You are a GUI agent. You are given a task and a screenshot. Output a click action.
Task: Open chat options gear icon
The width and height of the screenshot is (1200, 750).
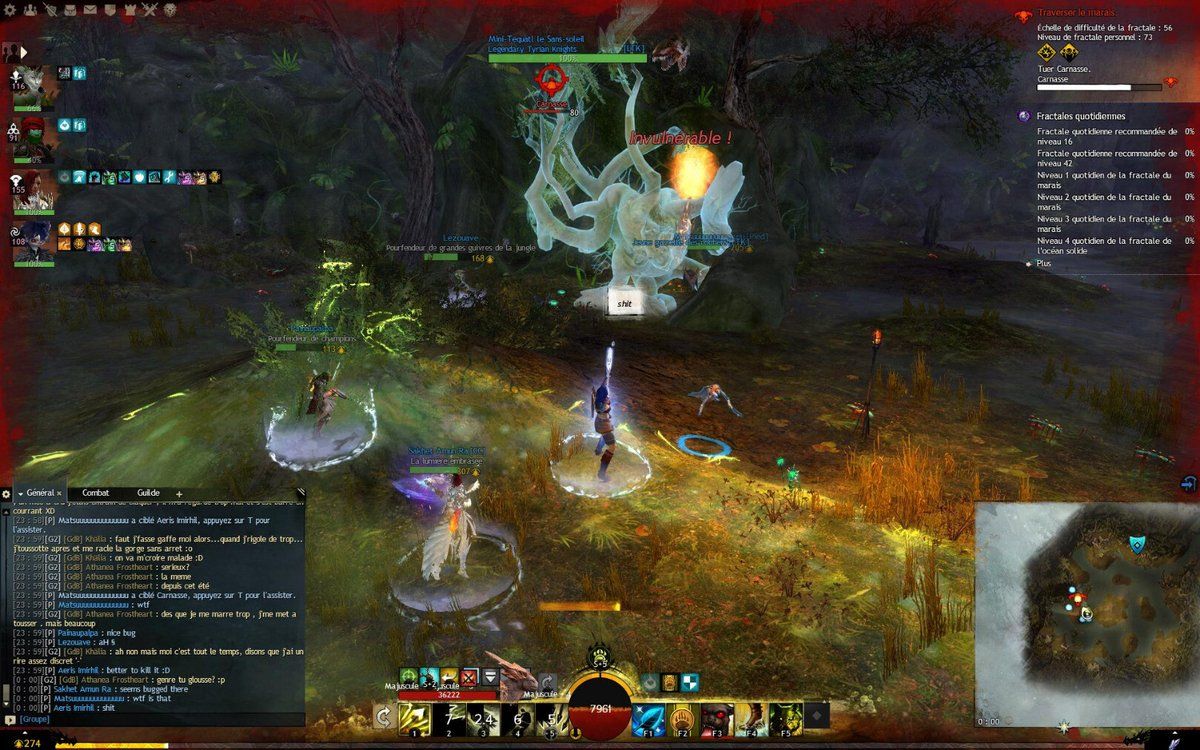6,494
